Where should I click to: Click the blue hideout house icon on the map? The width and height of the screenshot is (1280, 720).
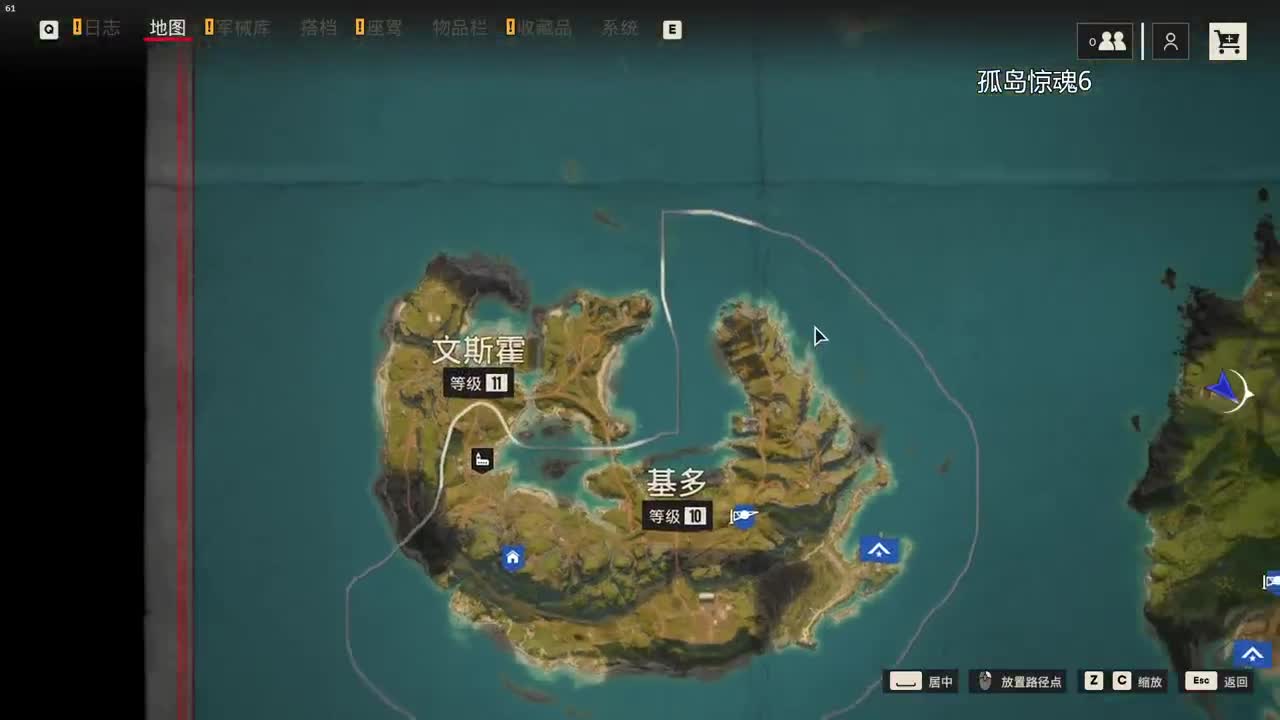[x=512, y=557]
